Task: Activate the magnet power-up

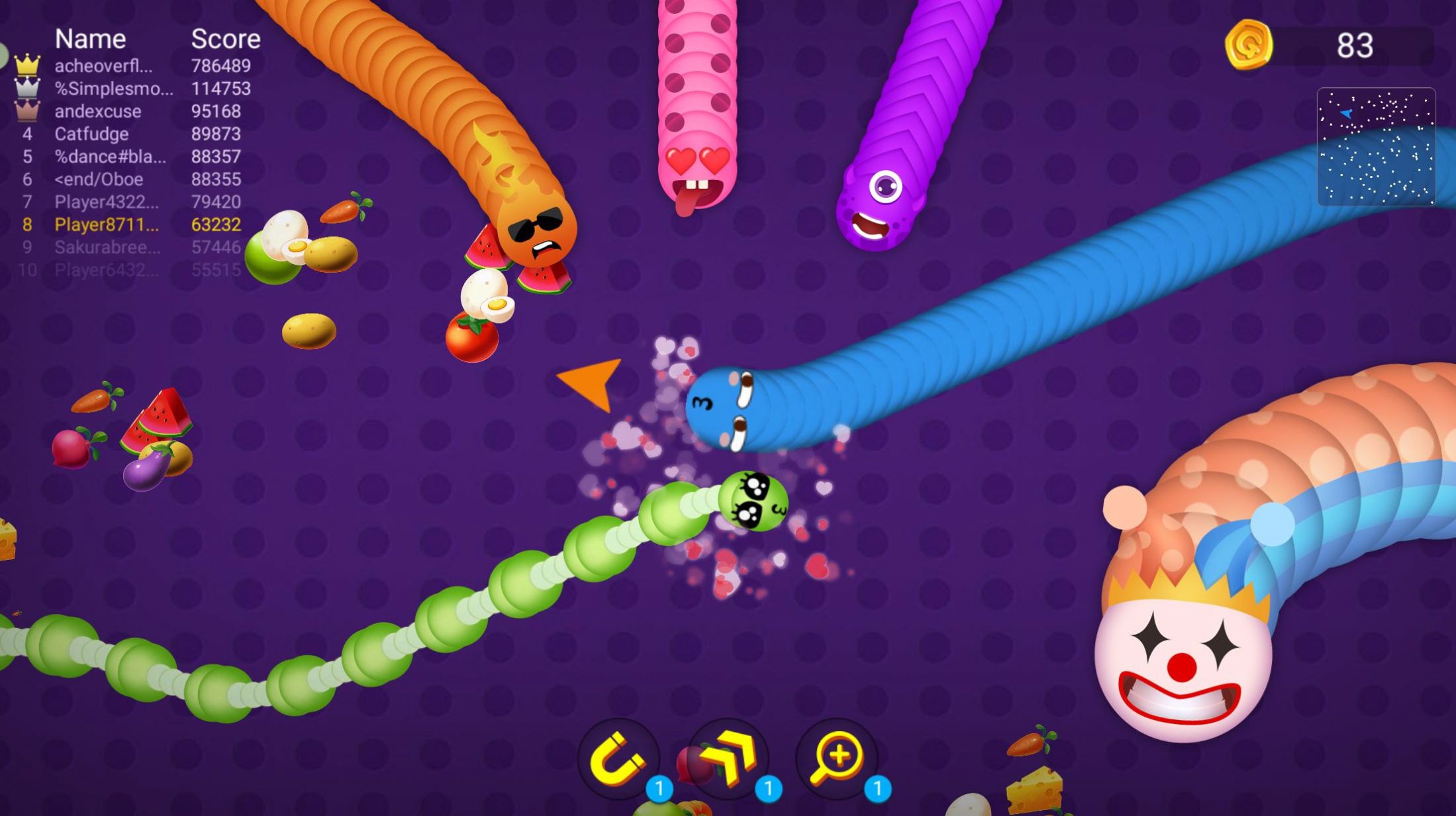Action: click(x=618, y=758)
